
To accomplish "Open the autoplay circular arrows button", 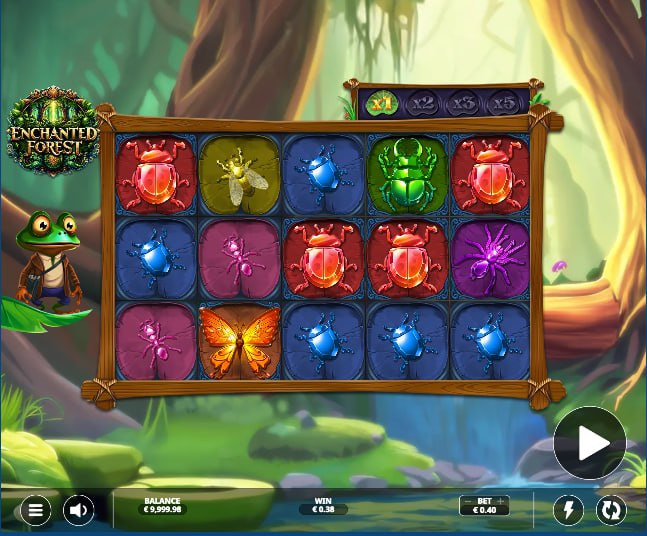I will click(611, 511).
